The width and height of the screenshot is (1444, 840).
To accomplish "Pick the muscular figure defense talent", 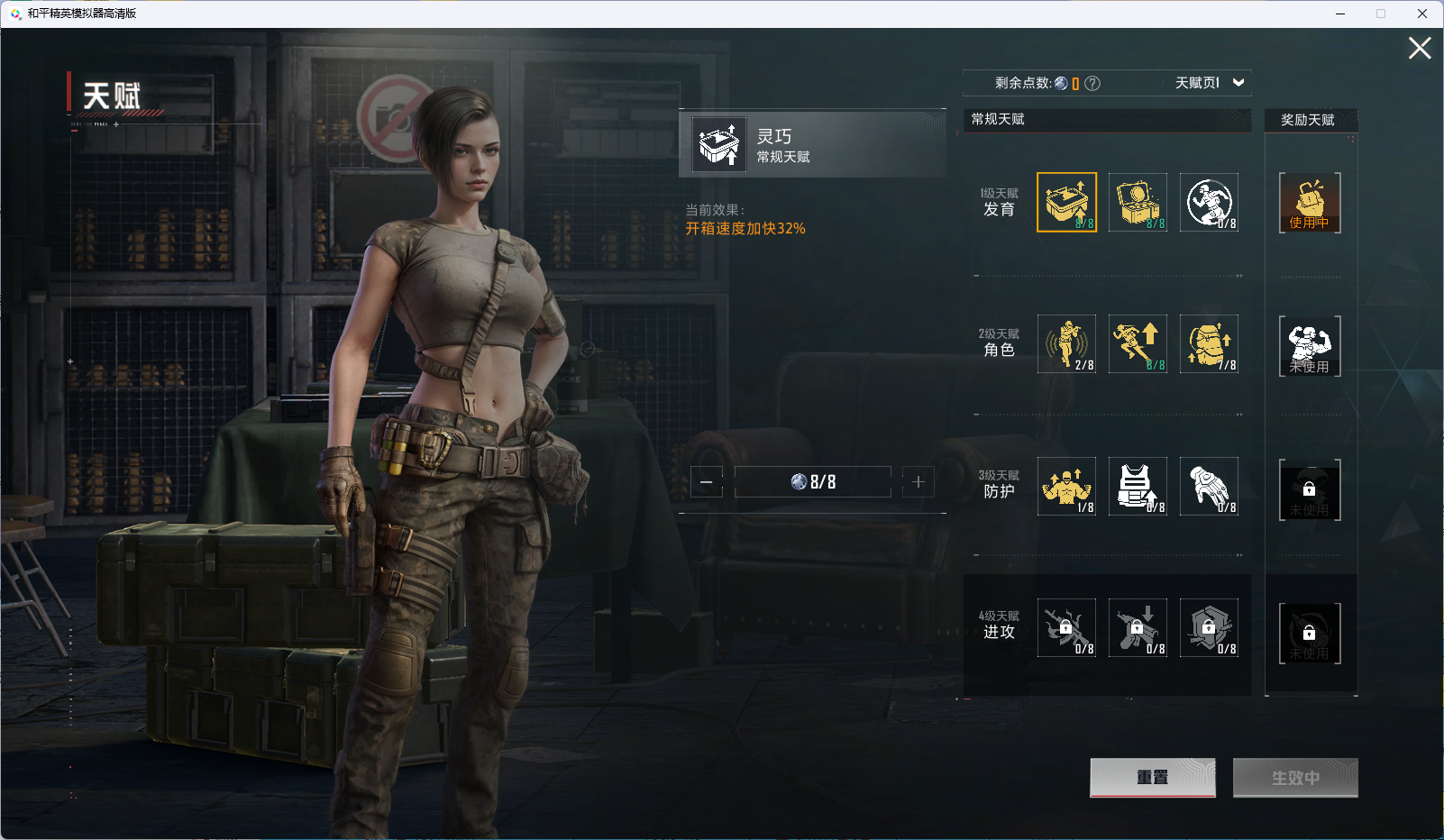I will 1066,486.
